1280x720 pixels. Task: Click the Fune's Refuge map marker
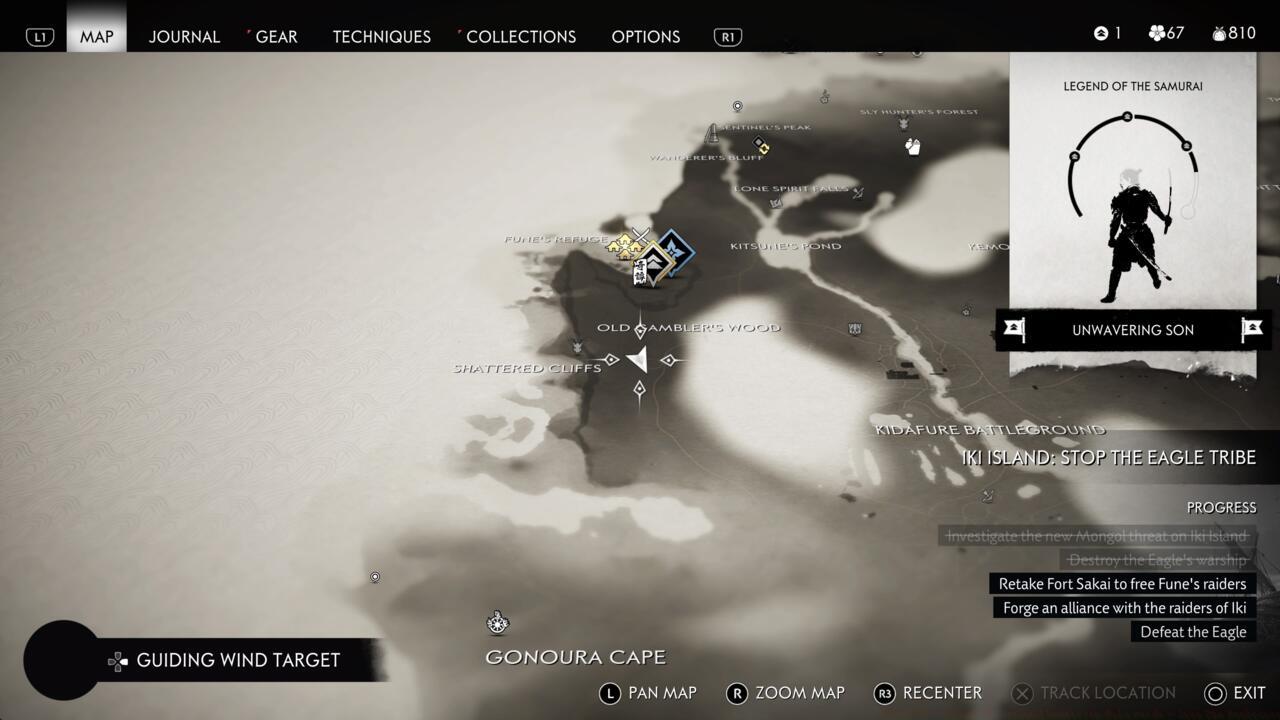point(626,244)
